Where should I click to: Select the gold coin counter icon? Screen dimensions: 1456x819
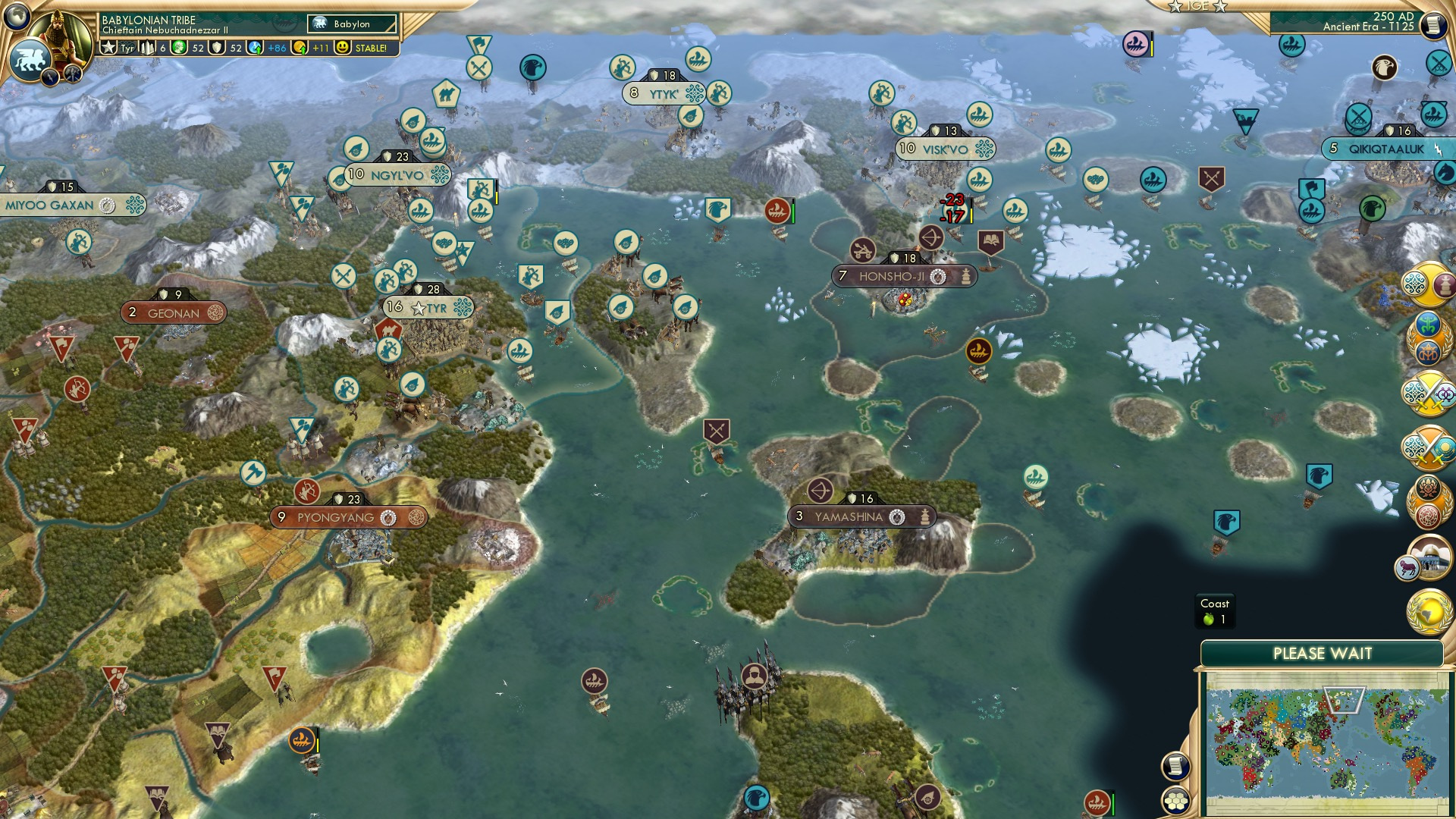[x=300, y=47]
